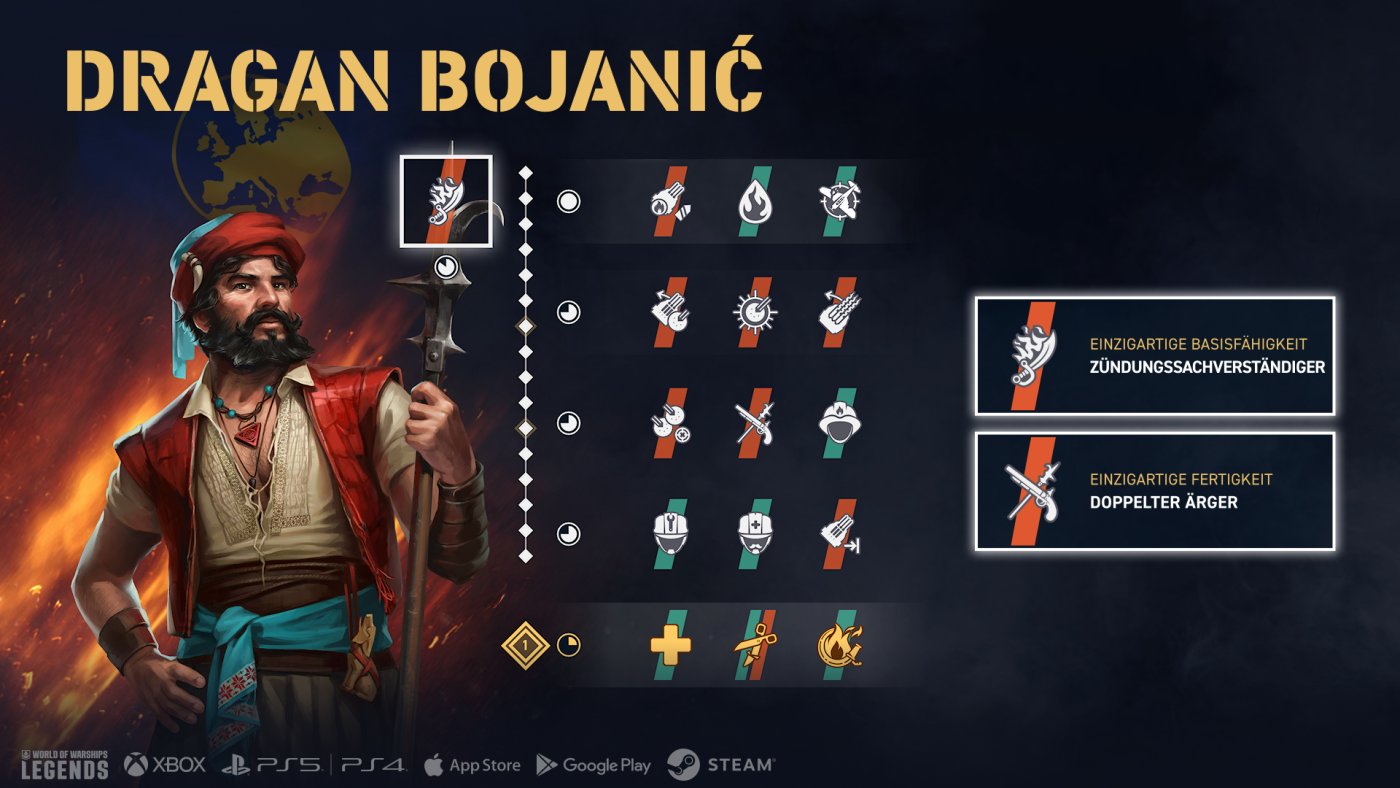Choose the gun barrels with range arrow skill

(x=838, y=533)
